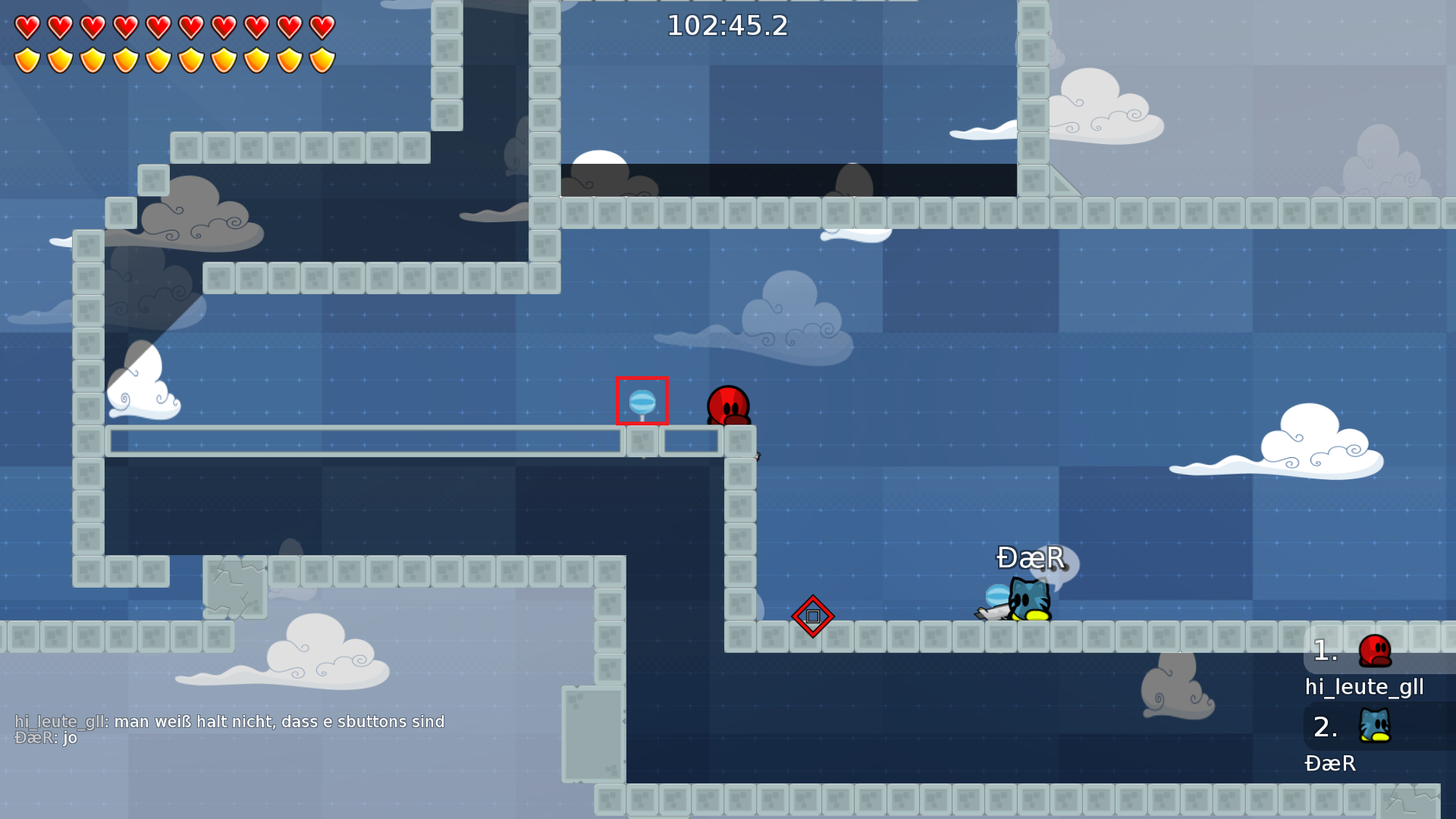
Task: Click the dark speech cloud beside ĐæR's name
Action: (x=1062, y=565)
